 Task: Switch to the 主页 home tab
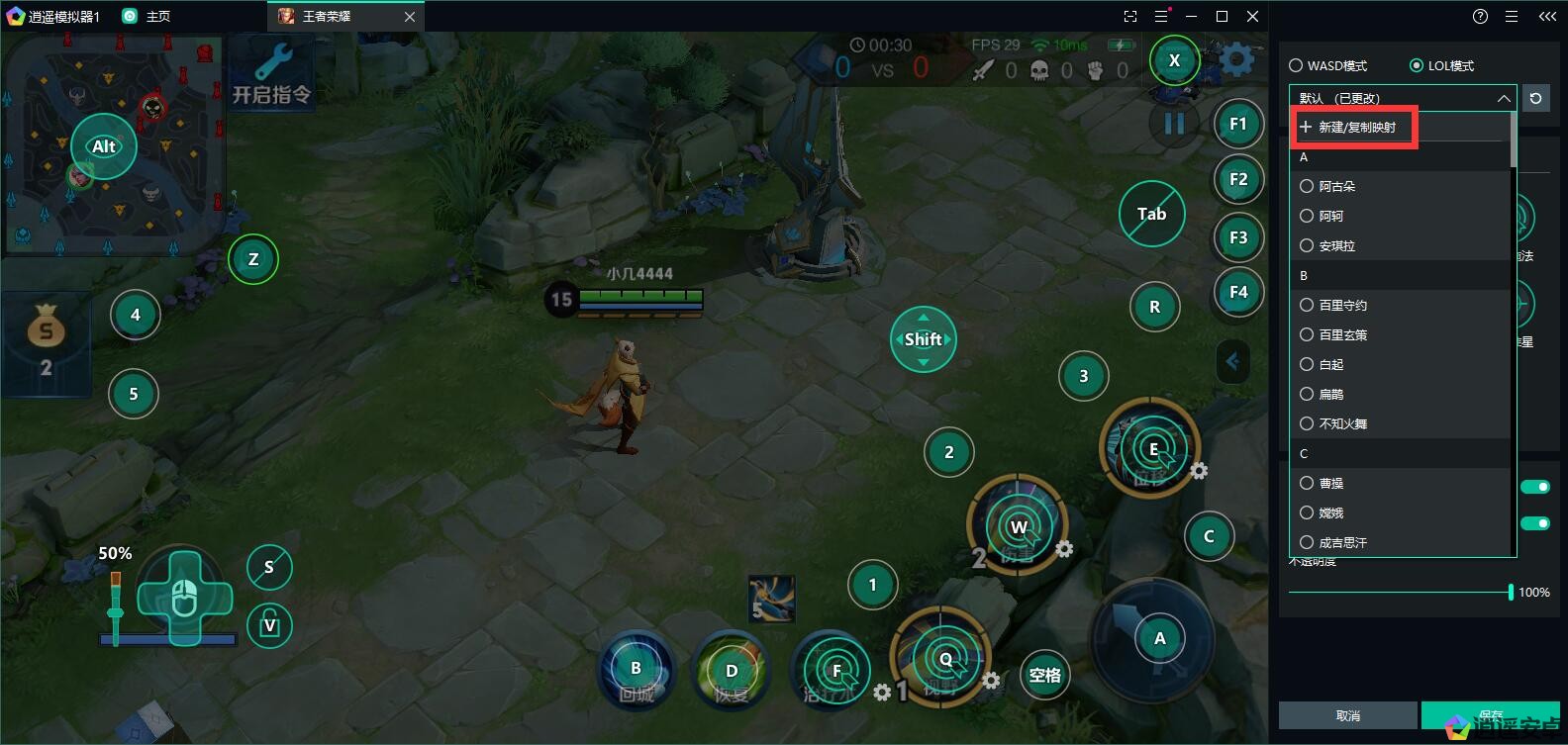[x=147, y=17]
